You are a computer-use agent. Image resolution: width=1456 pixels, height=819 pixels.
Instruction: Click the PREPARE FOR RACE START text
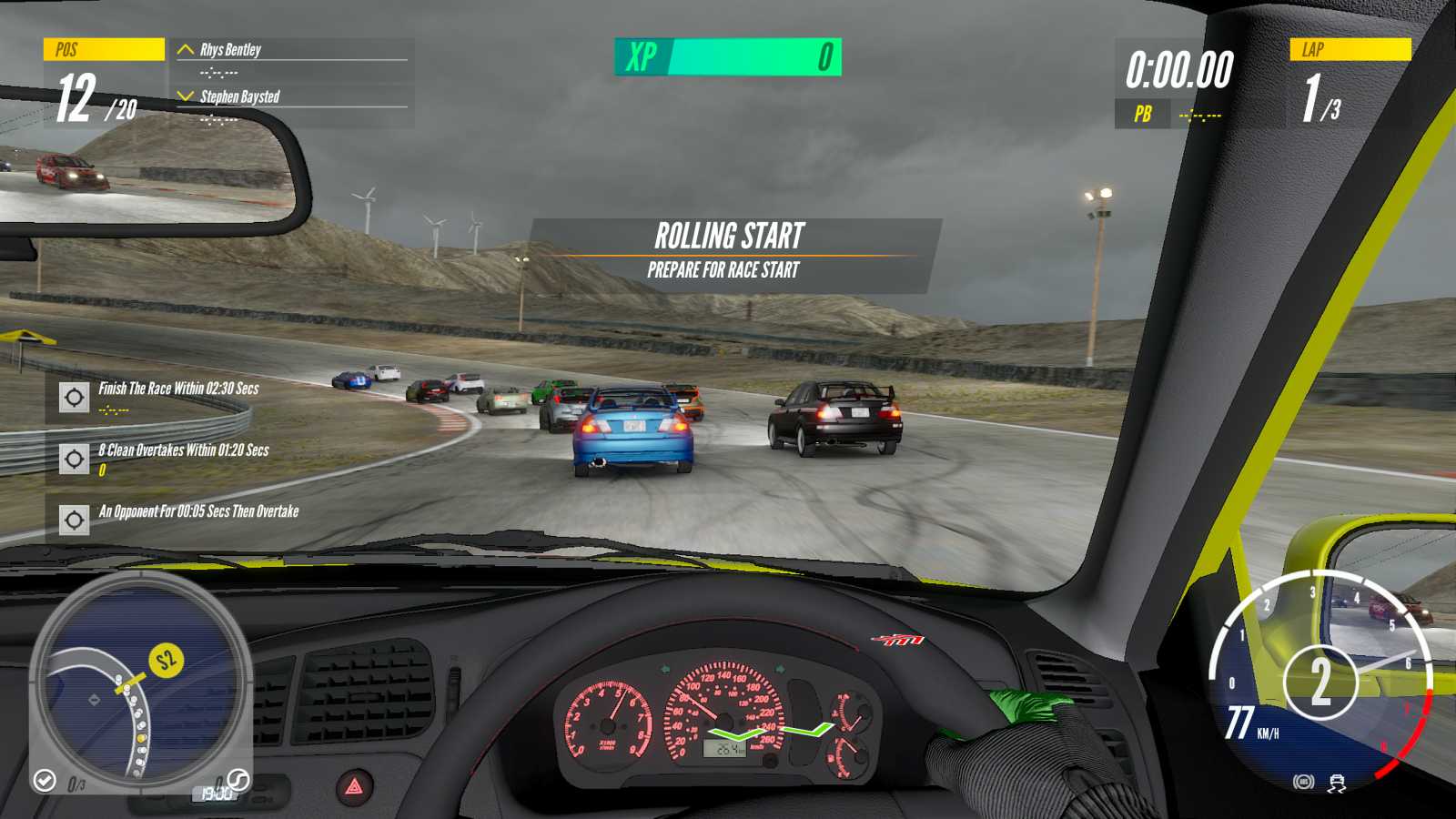point(722,270)
